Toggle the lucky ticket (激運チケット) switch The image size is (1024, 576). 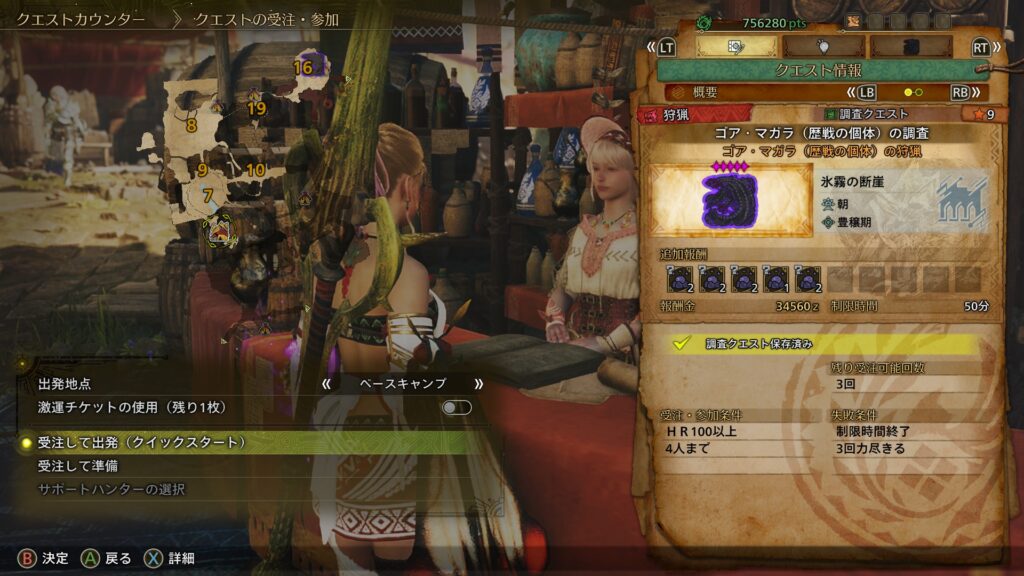tap(456, 408)
